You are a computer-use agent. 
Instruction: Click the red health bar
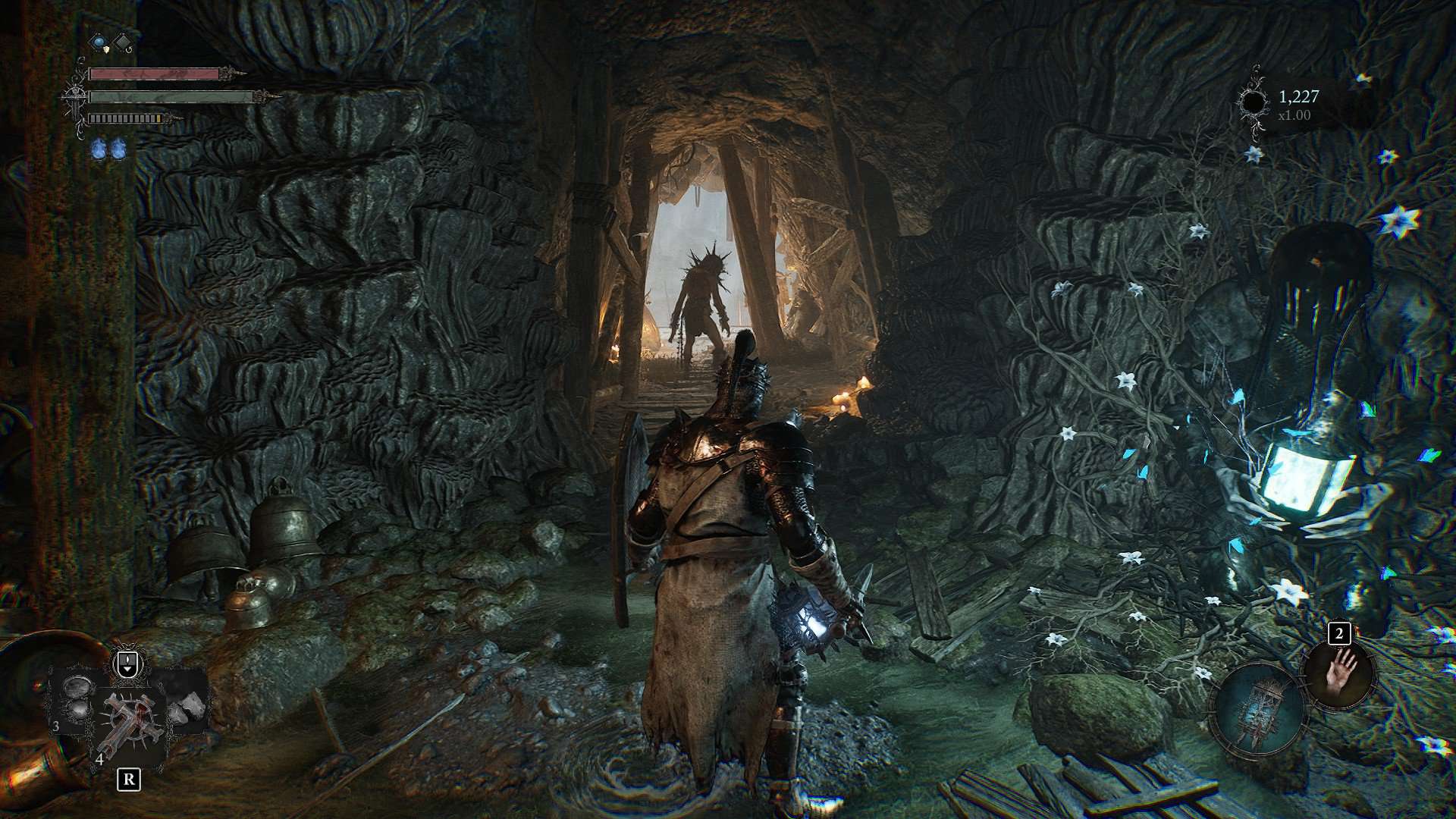(x=155, y=74)
